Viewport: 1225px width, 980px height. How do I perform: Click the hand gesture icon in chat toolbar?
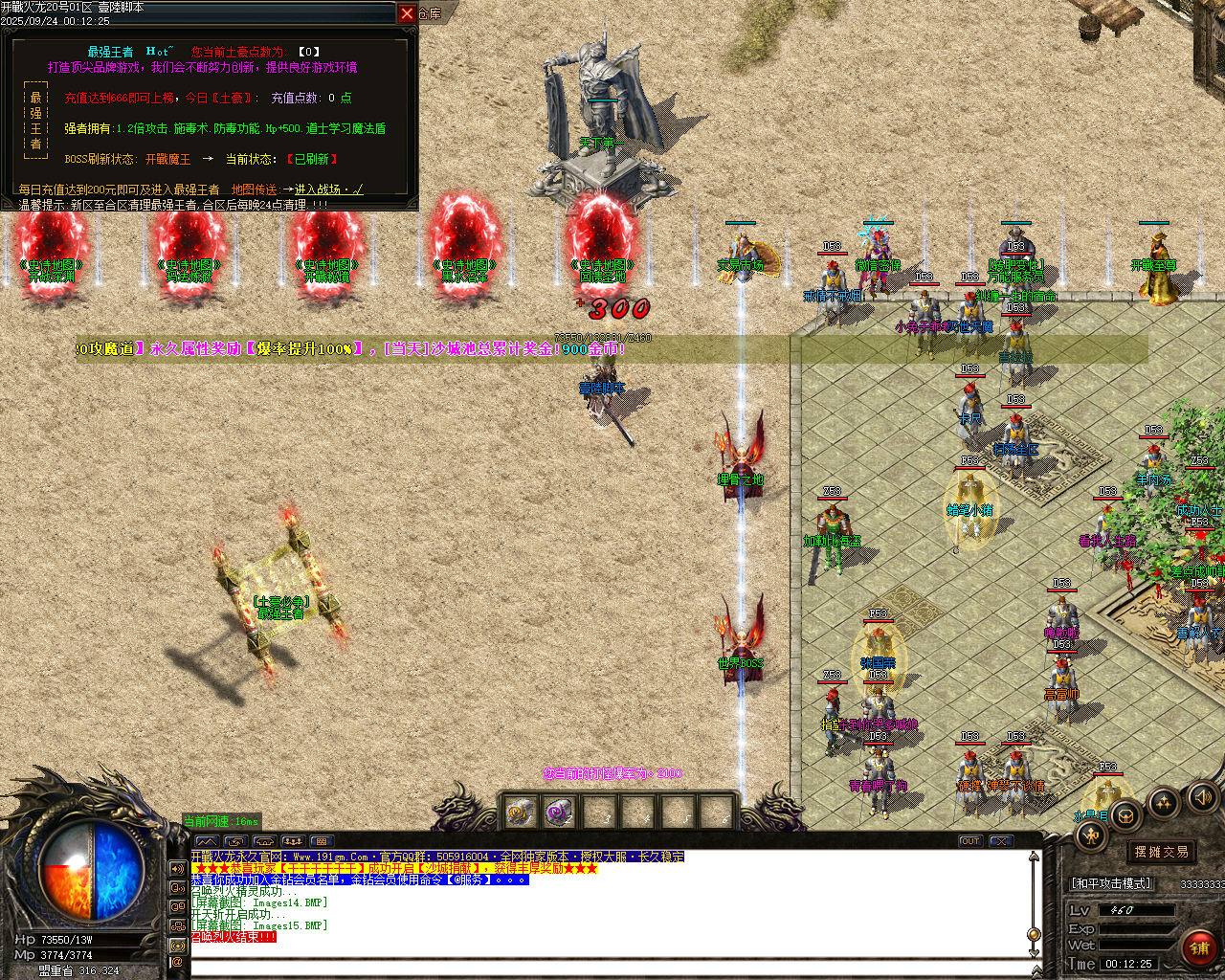coord(263,840)
